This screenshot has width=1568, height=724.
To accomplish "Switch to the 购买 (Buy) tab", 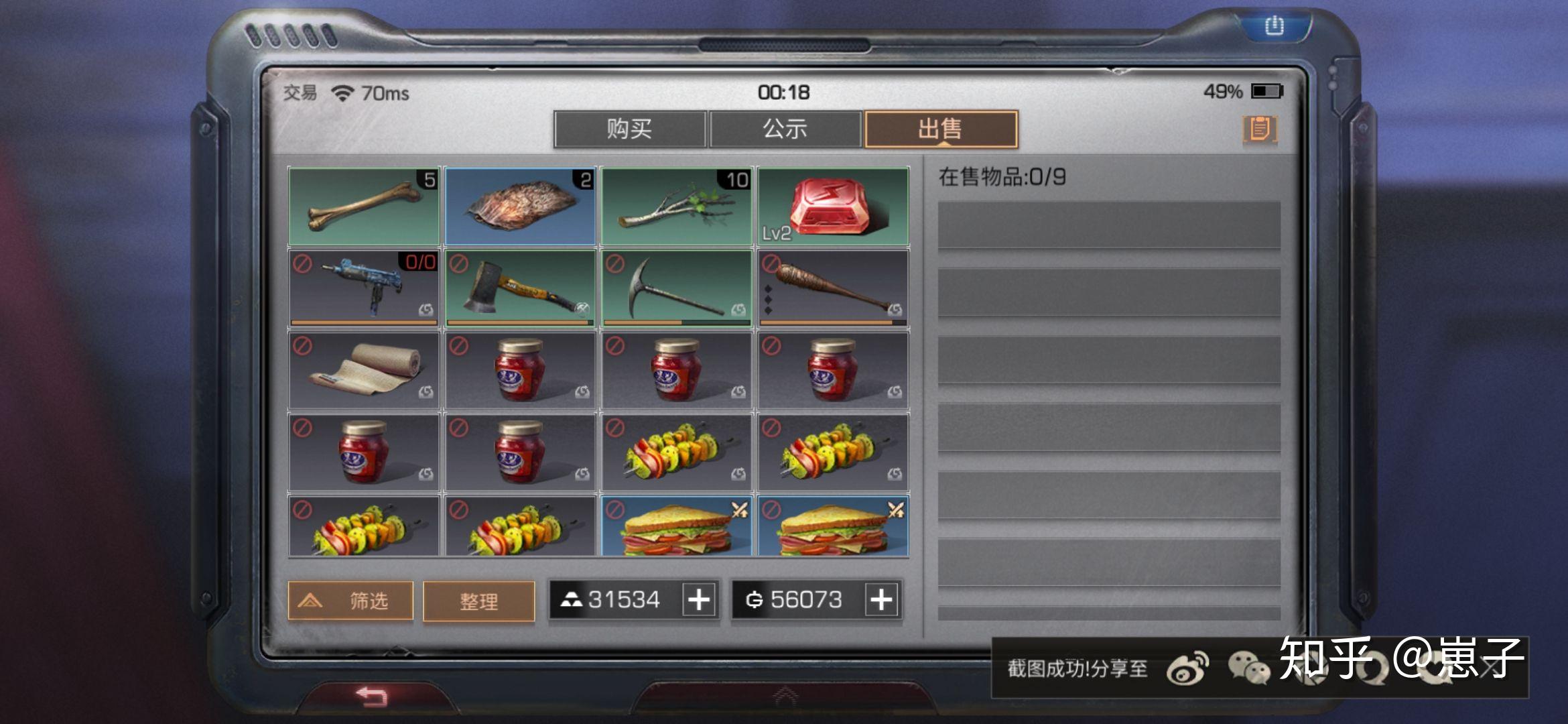I will [x=629, y=129].
